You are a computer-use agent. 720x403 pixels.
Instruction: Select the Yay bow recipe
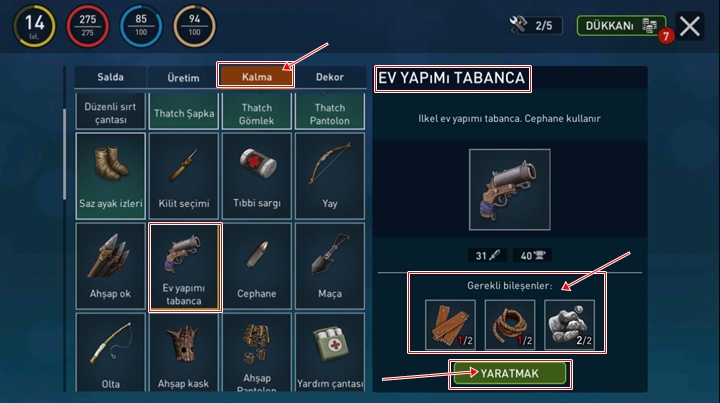tap(329, 176)
